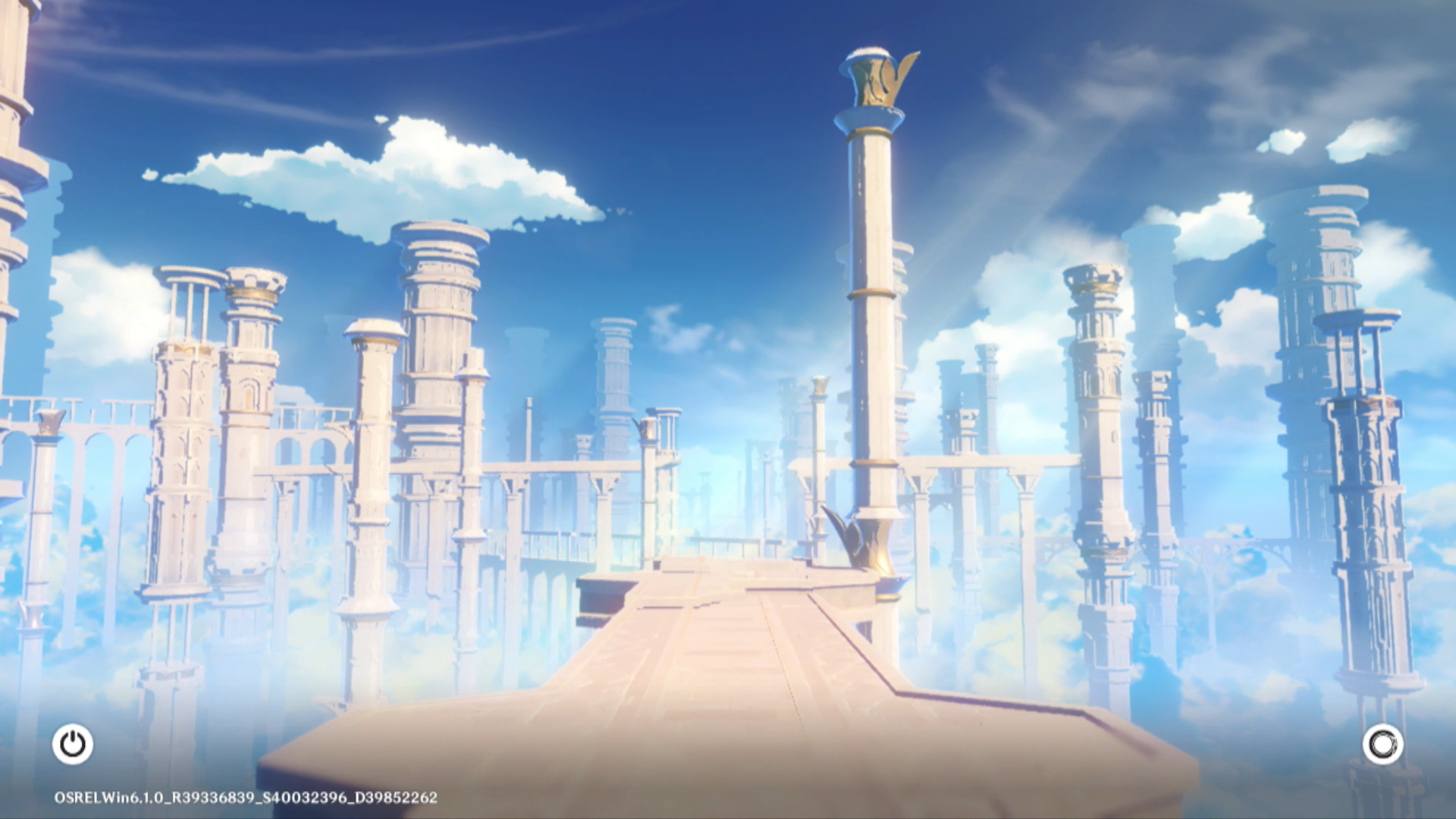Click the power/exit button icon

click(x=73, y=744)
